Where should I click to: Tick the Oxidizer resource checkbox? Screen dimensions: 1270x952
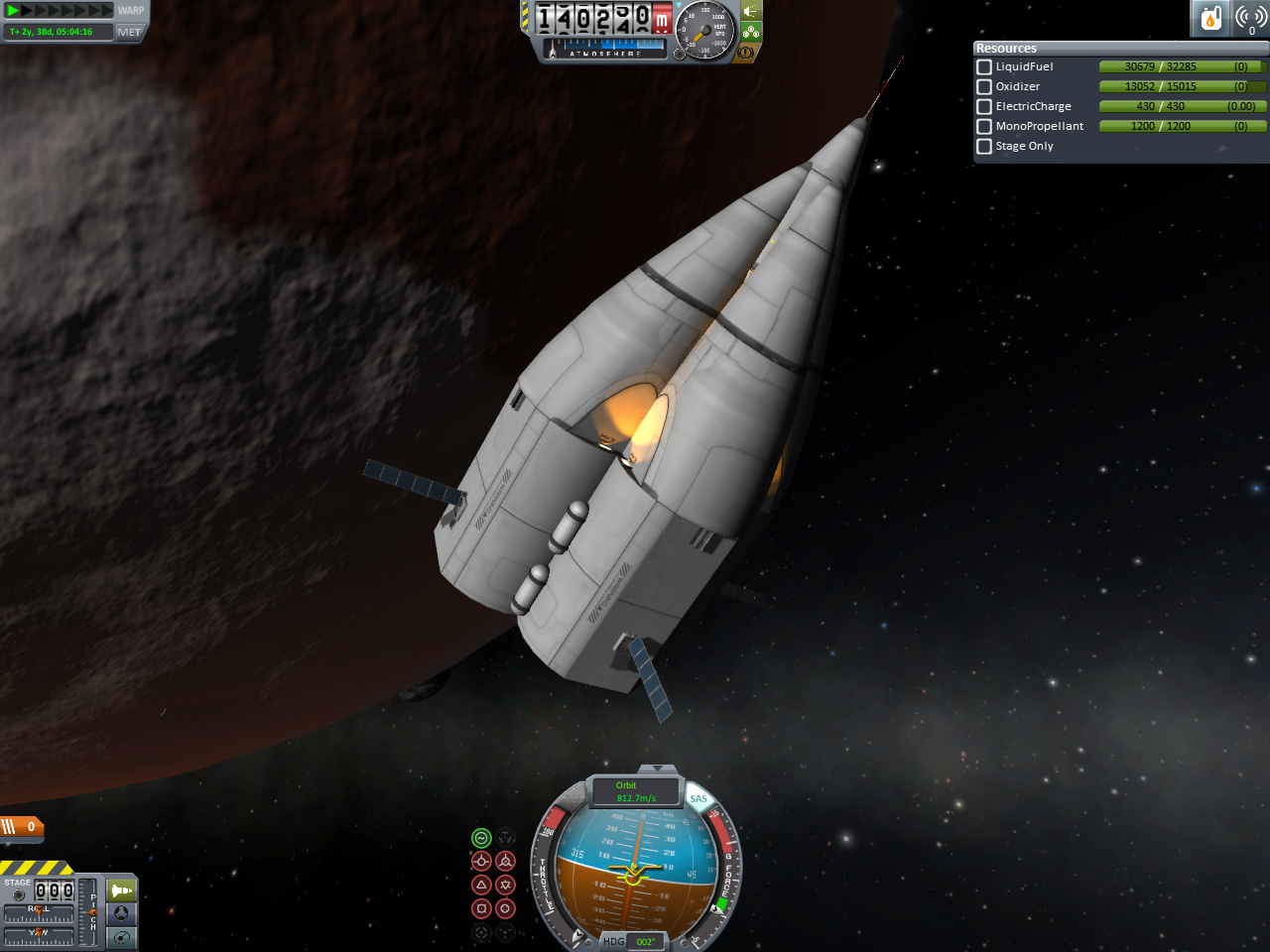pos(984,87)
